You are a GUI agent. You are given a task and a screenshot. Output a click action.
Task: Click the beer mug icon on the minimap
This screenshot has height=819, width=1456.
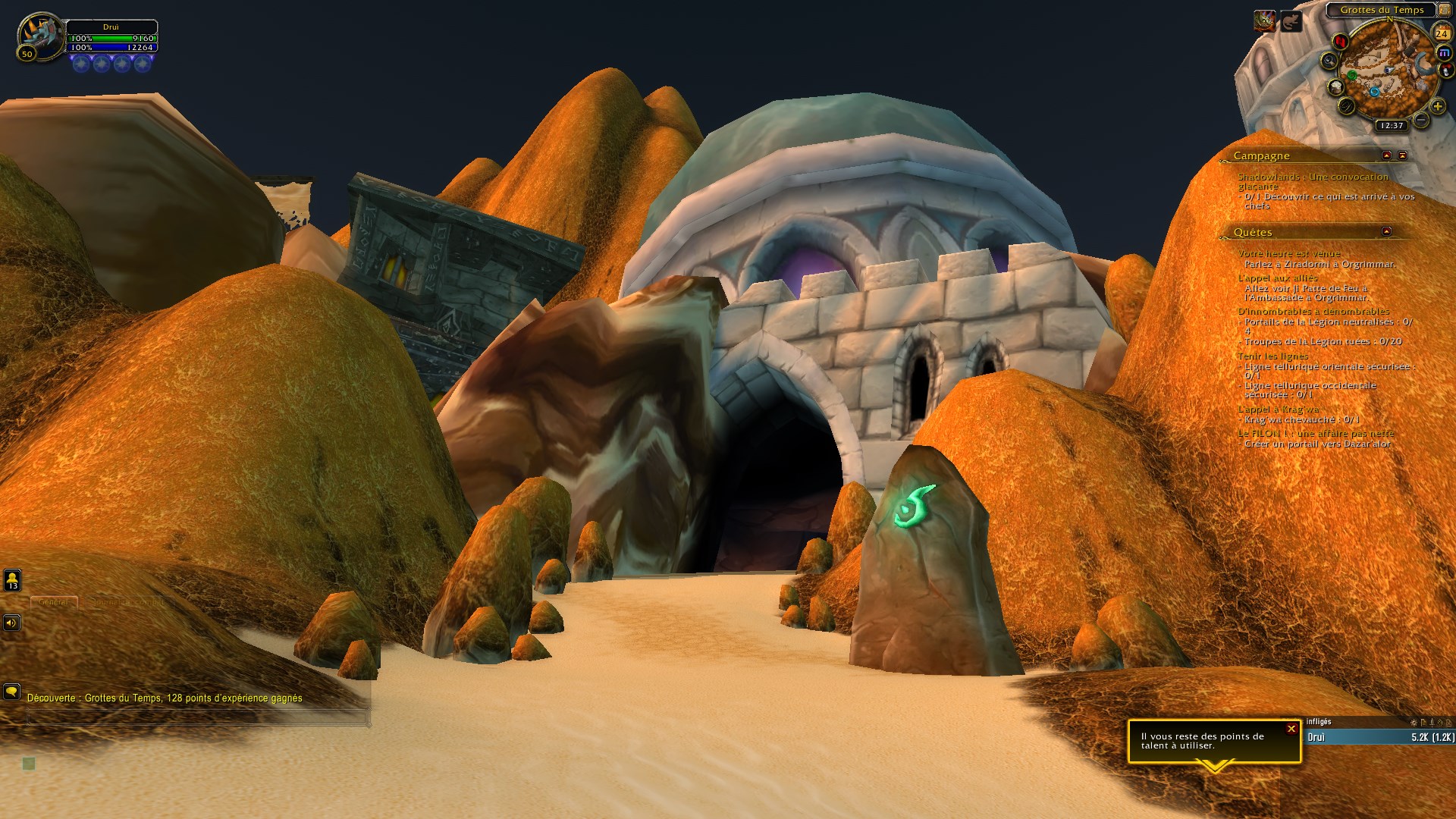click(x=1335, y=88)
